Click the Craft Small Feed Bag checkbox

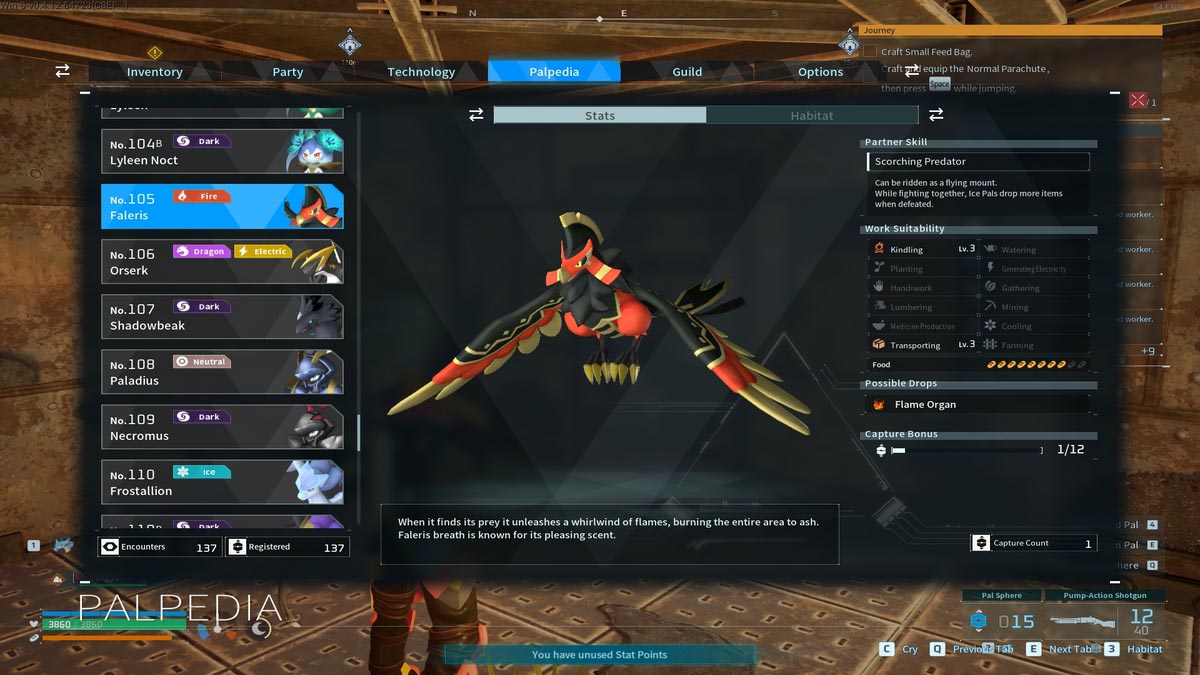click(870, 52)
